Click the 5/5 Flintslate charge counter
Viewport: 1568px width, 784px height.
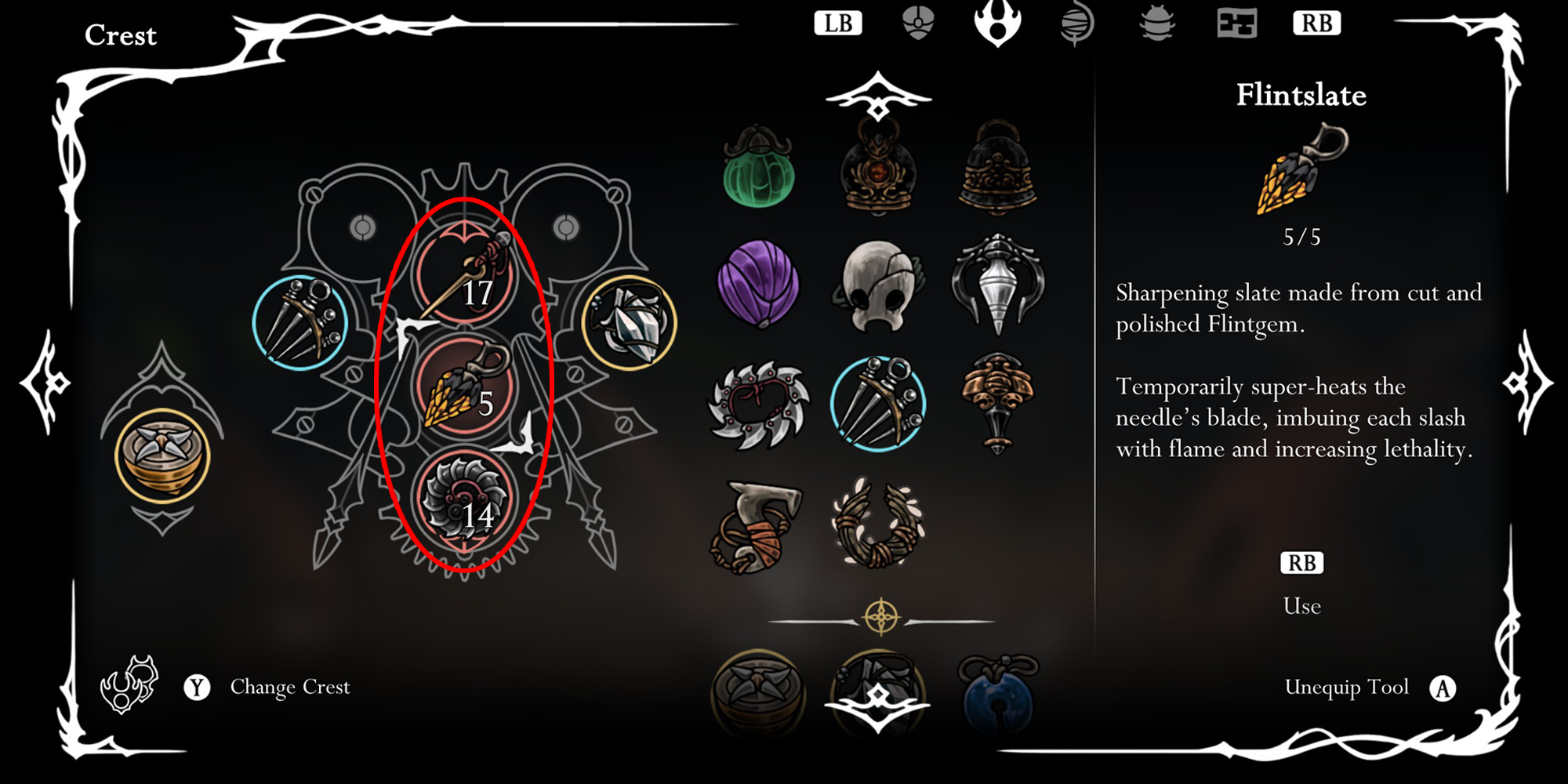(1300, 237)
